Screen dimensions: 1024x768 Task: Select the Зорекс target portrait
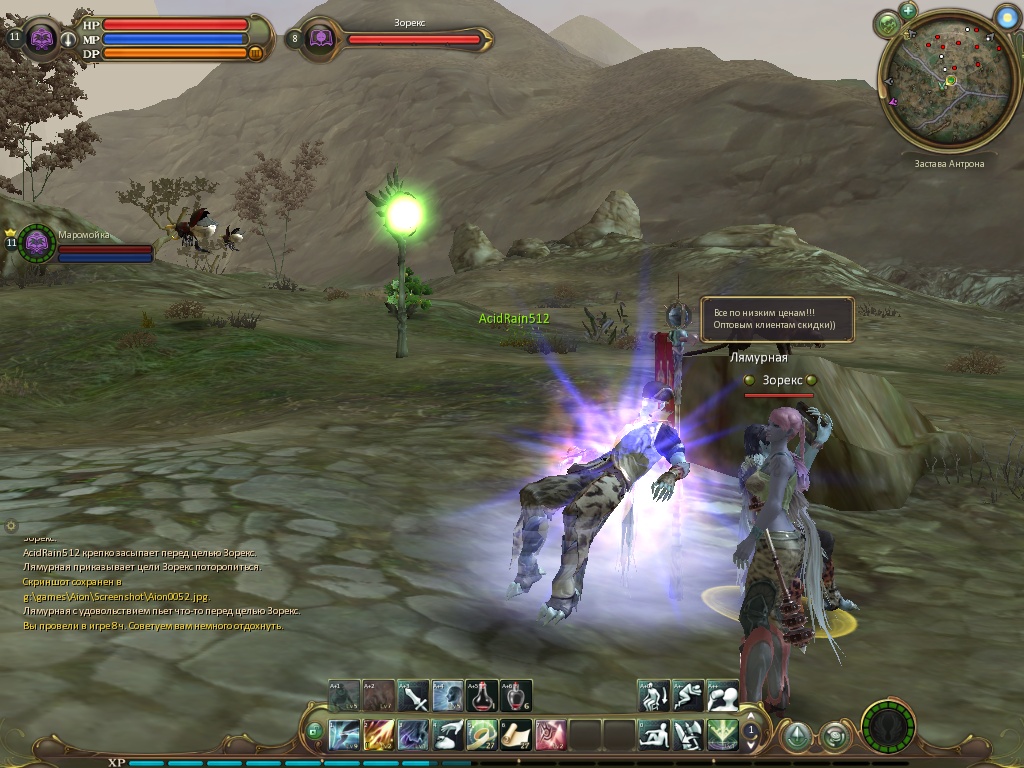click(x=320, y=39)
